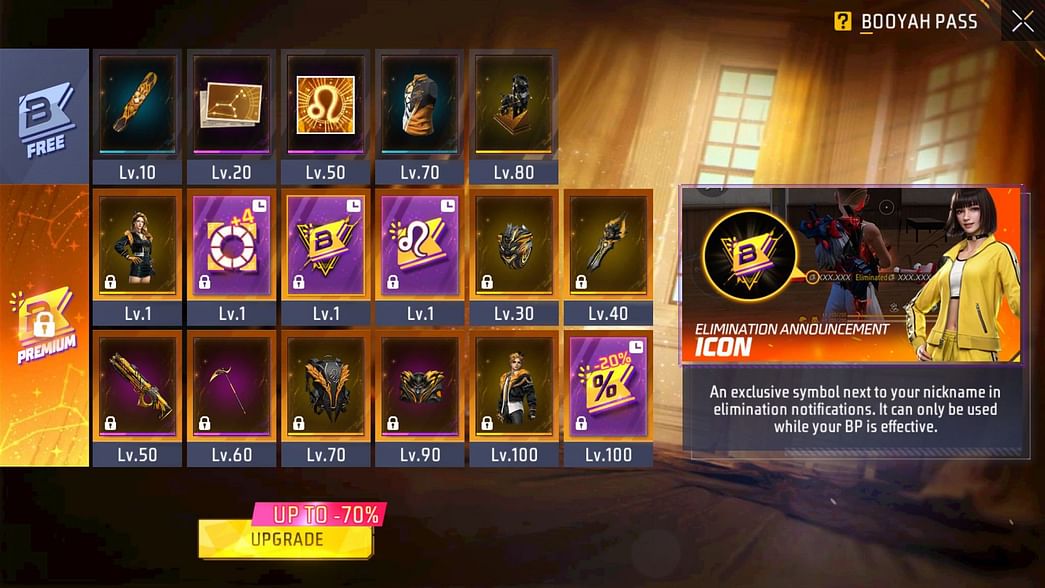Select the free Lv.80 statue reward

coord(514,105)
